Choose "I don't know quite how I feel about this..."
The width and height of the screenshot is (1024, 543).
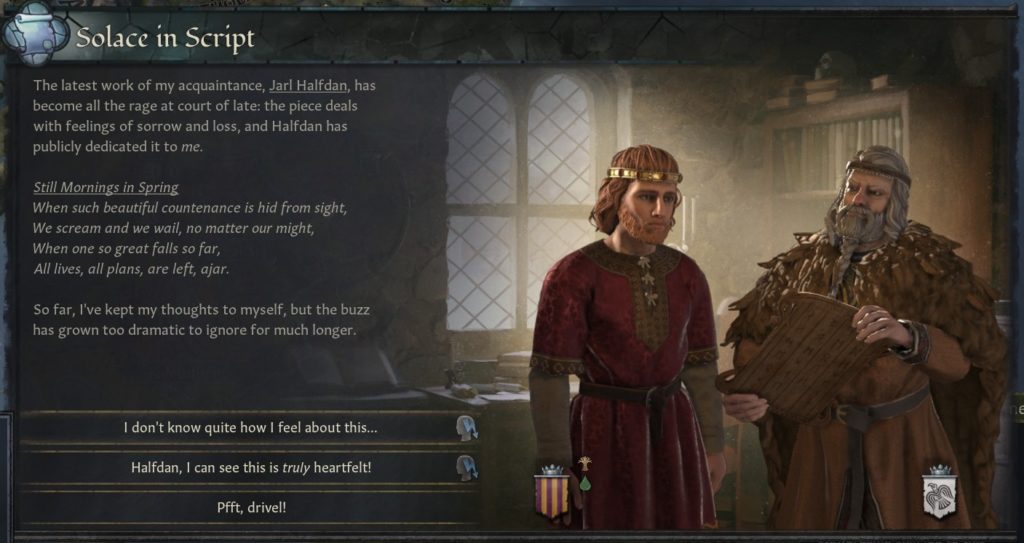(x=250, y=427)
